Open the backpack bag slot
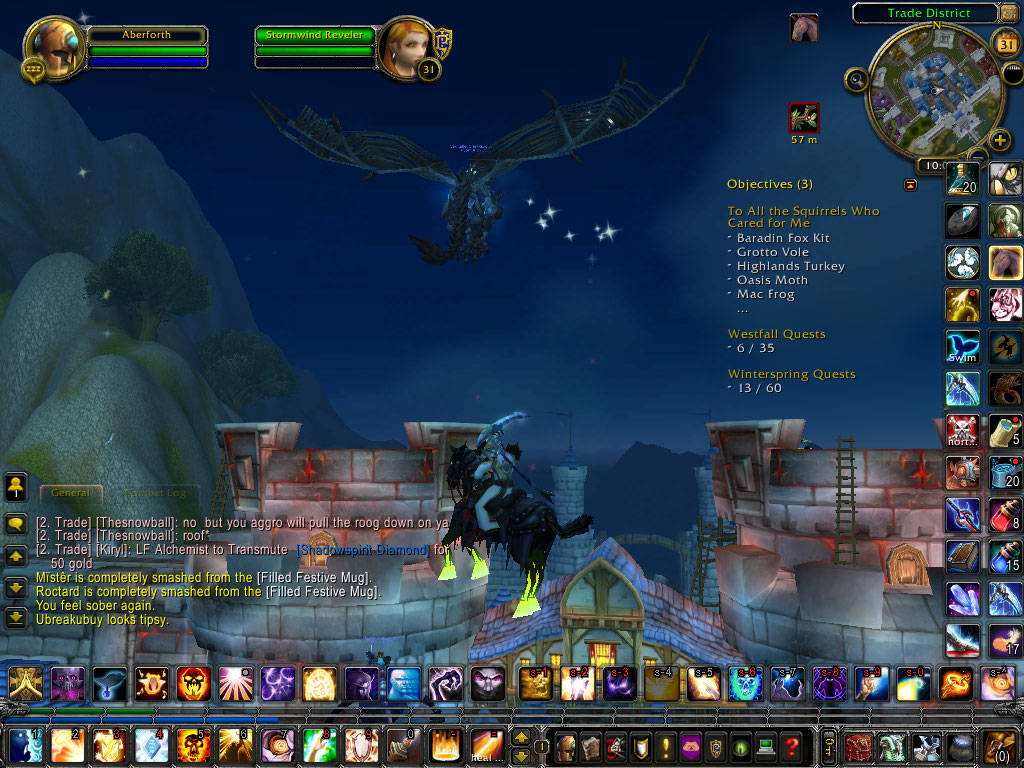 click(999, 746)
